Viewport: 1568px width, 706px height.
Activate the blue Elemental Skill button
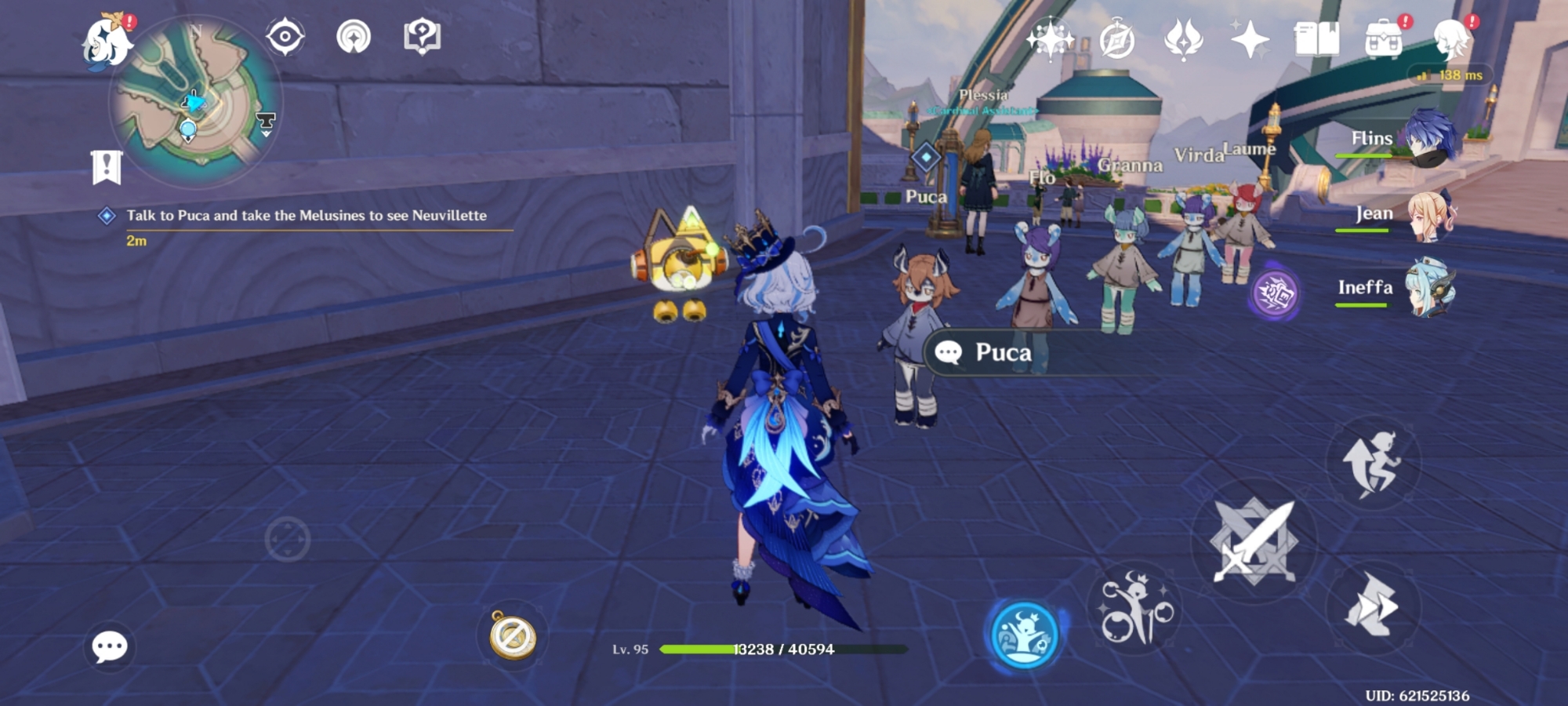tap(1024, 634)
